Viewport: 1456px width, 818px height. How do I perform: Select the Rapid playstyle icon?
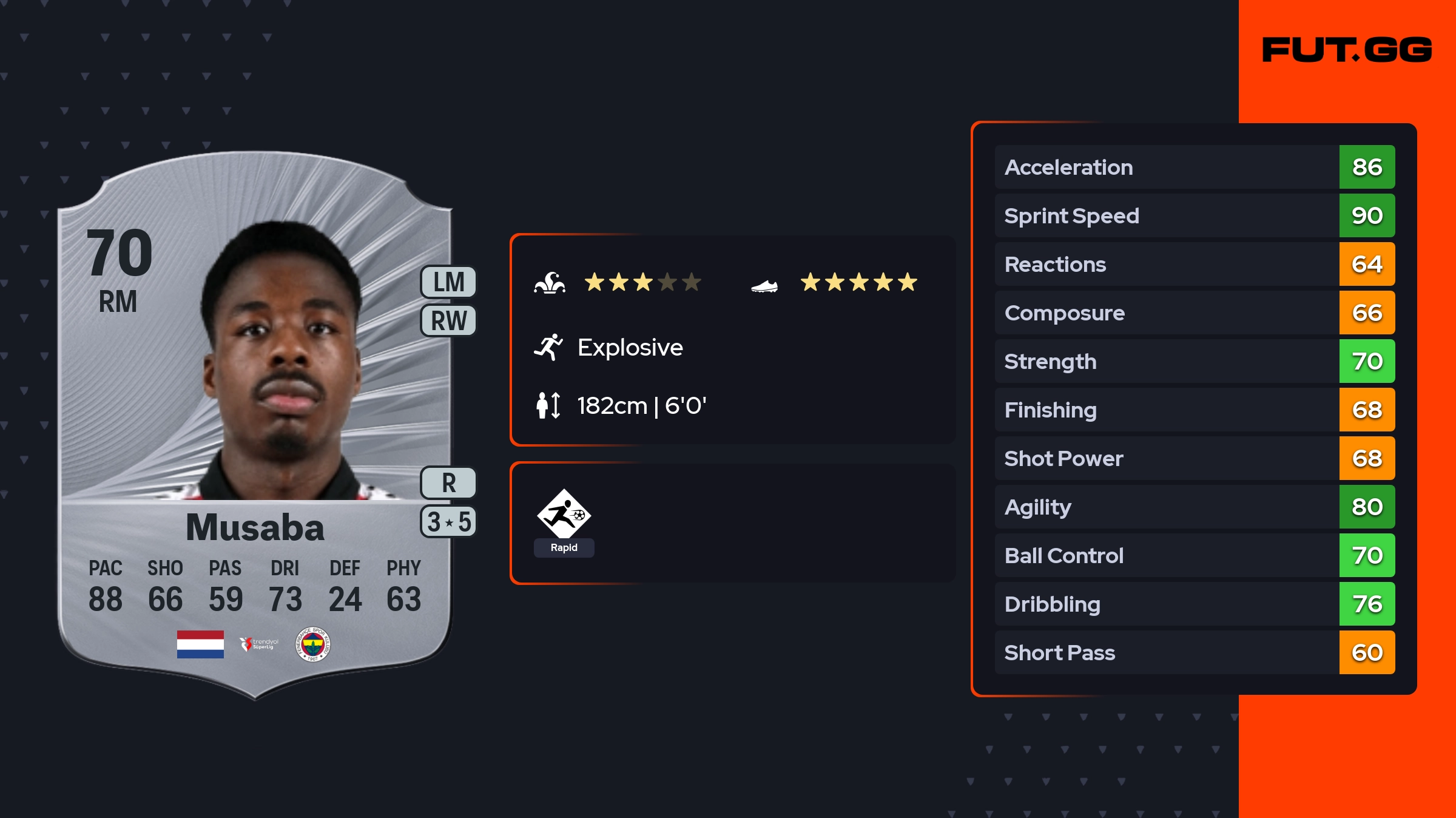pyautogui.click(x=564, y=515)
